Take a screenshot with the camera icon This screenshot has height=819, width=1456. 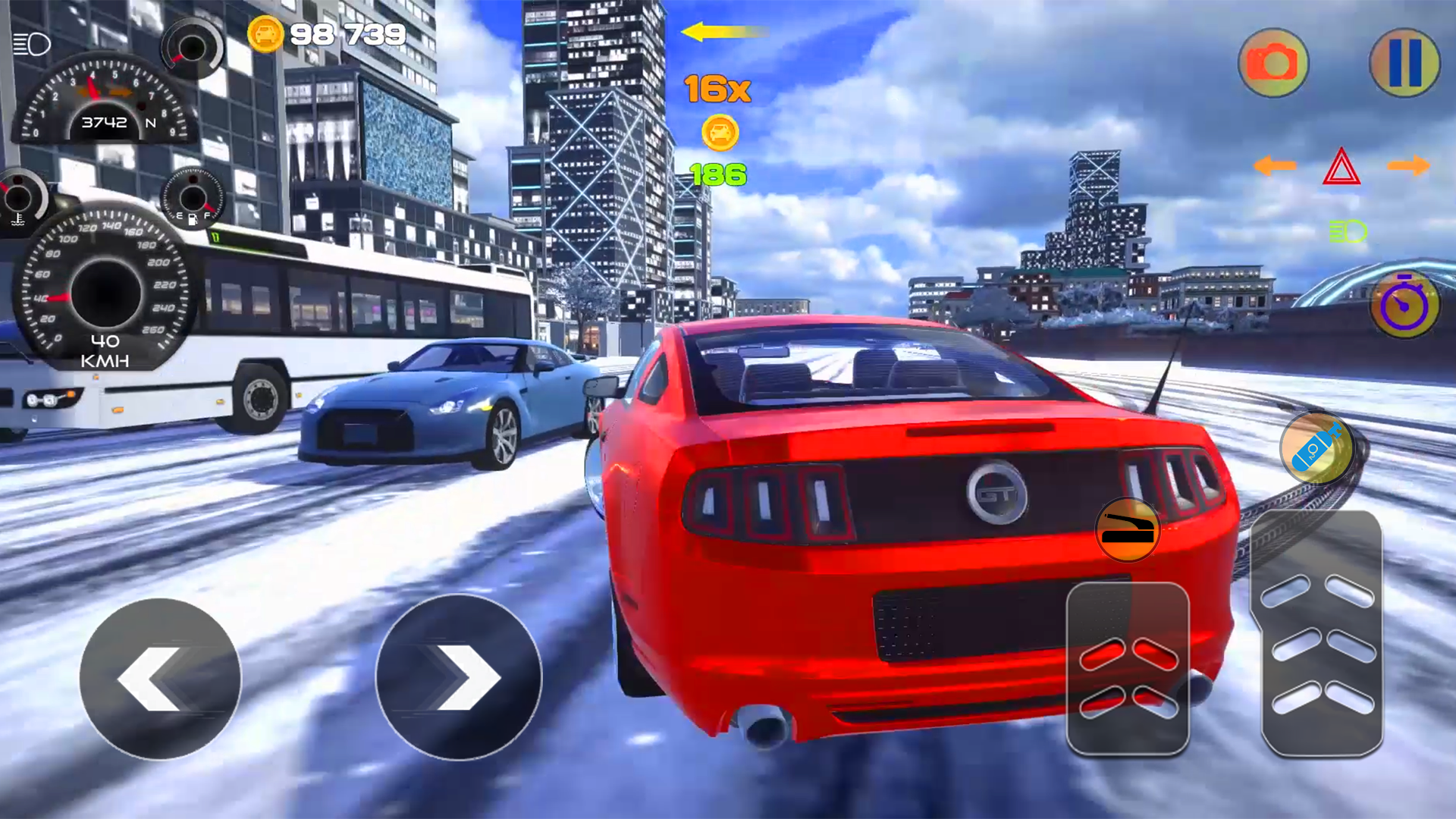point(1272,64)
